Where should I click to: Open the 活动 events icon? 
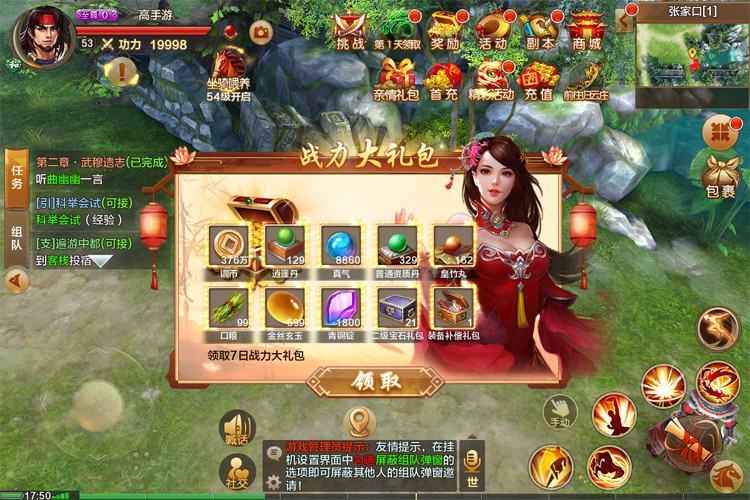pos(491,30)
